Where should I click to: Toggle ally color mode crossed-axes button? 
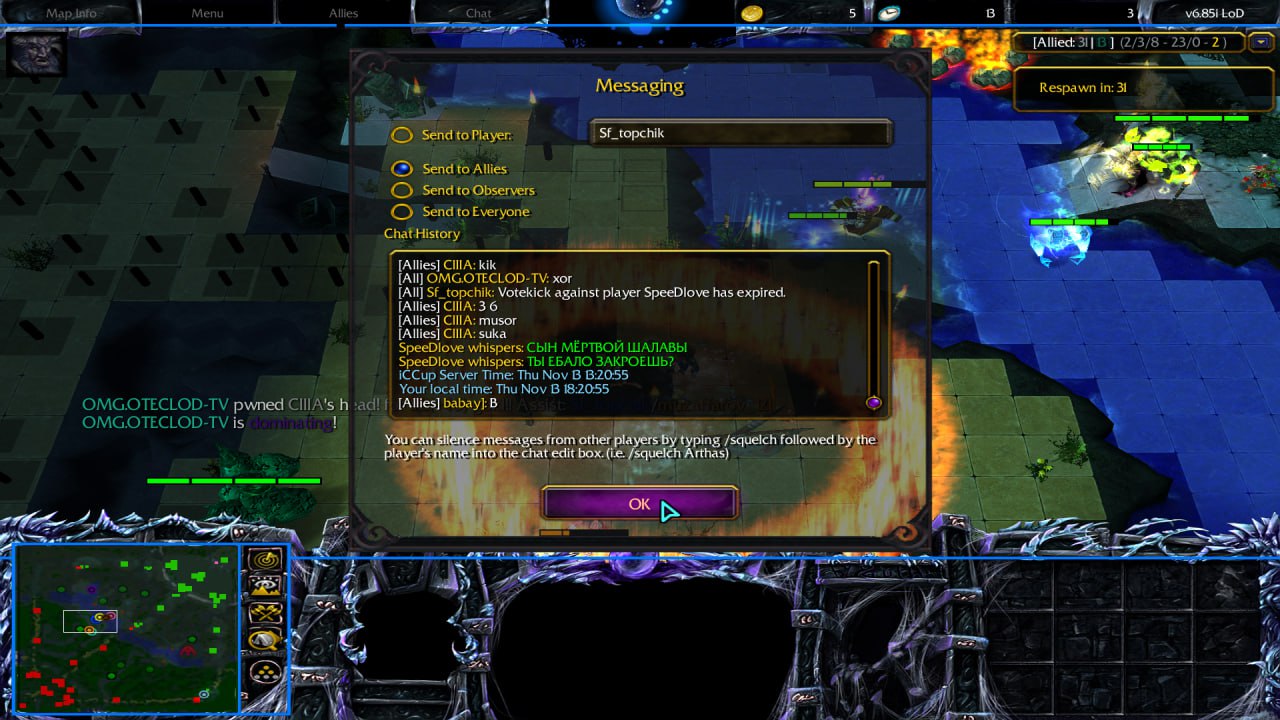click(265, 613)
